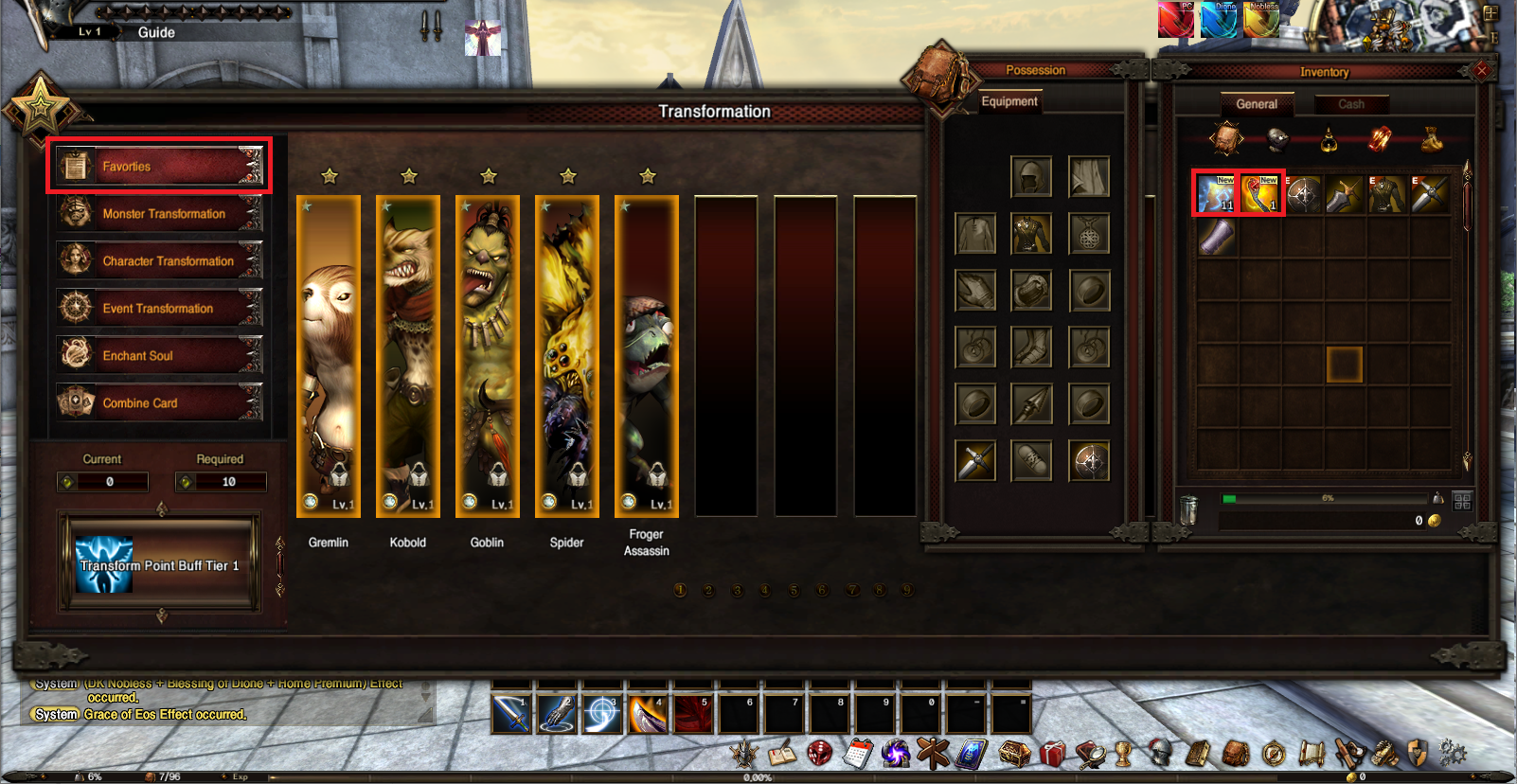Select the Spider transformation card
1517x784 pixels.
567,356
